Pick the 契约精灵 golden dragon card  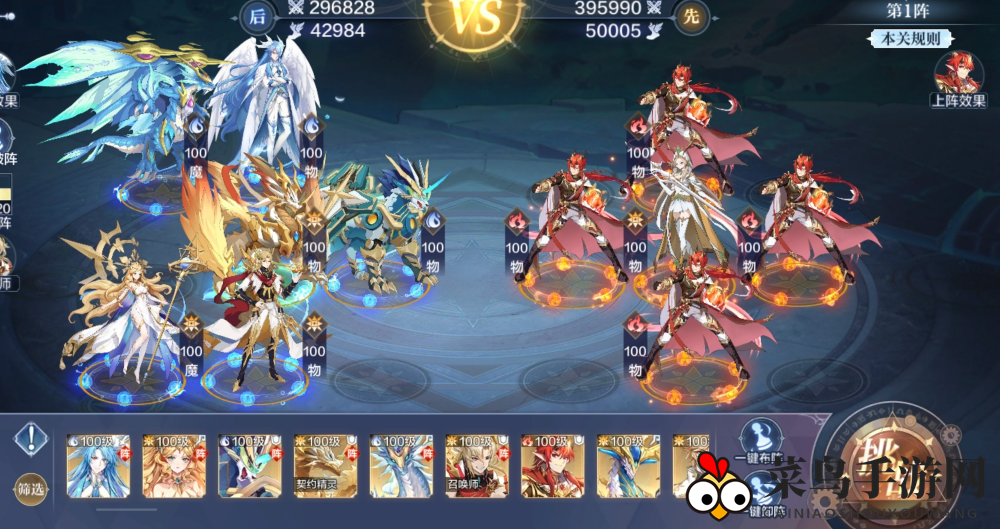click(324, 465)
